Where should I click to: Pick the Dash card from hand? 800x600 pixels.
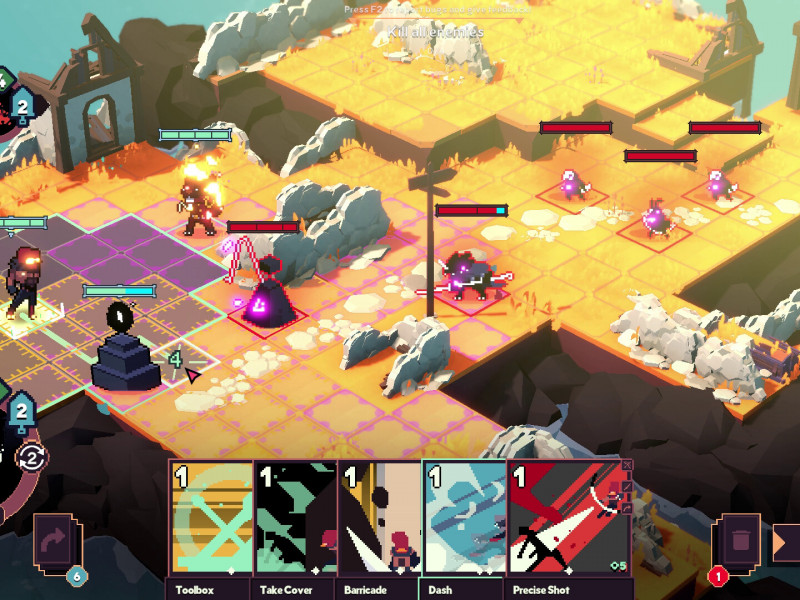click(464, 520)
